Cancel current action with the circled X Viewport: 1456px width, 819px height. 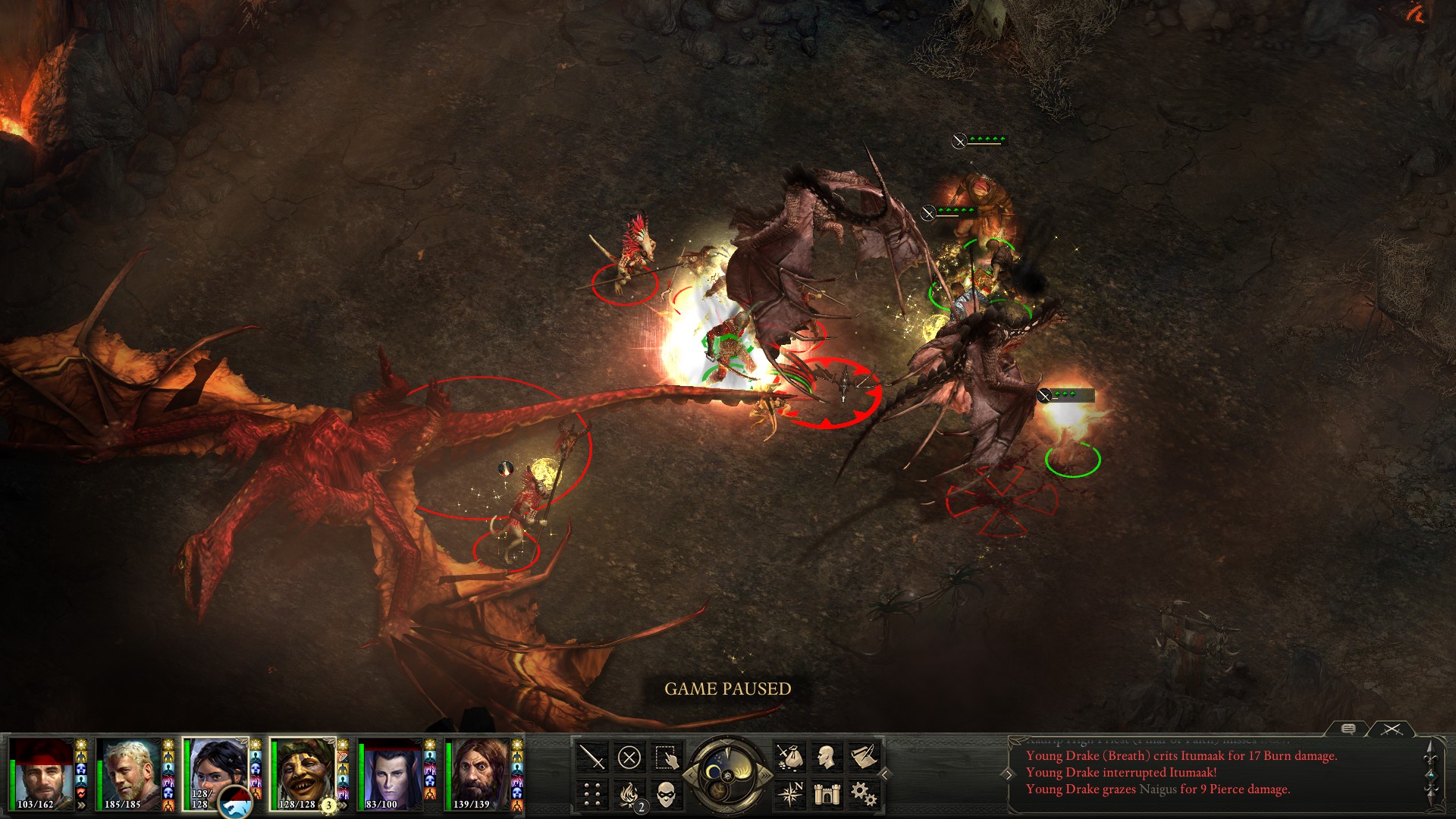click(x=629, y=757)
